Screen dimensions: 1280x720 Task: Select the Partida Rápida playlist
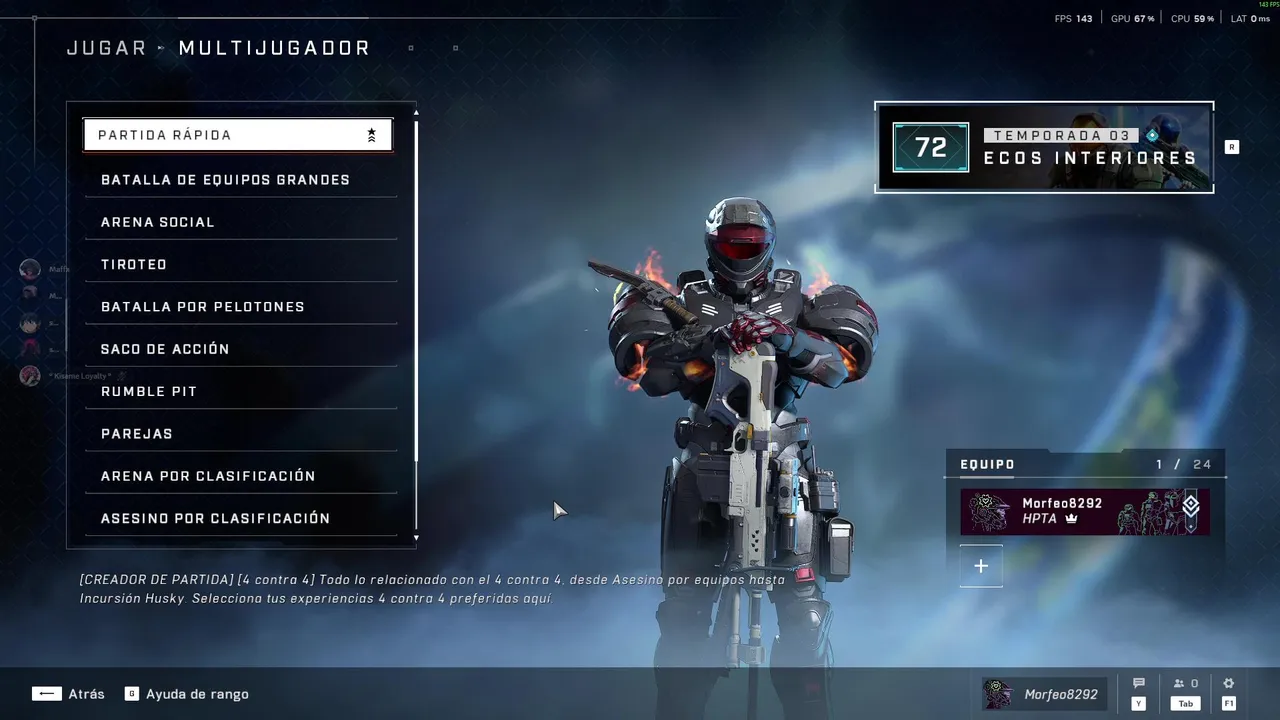(237, 135)
